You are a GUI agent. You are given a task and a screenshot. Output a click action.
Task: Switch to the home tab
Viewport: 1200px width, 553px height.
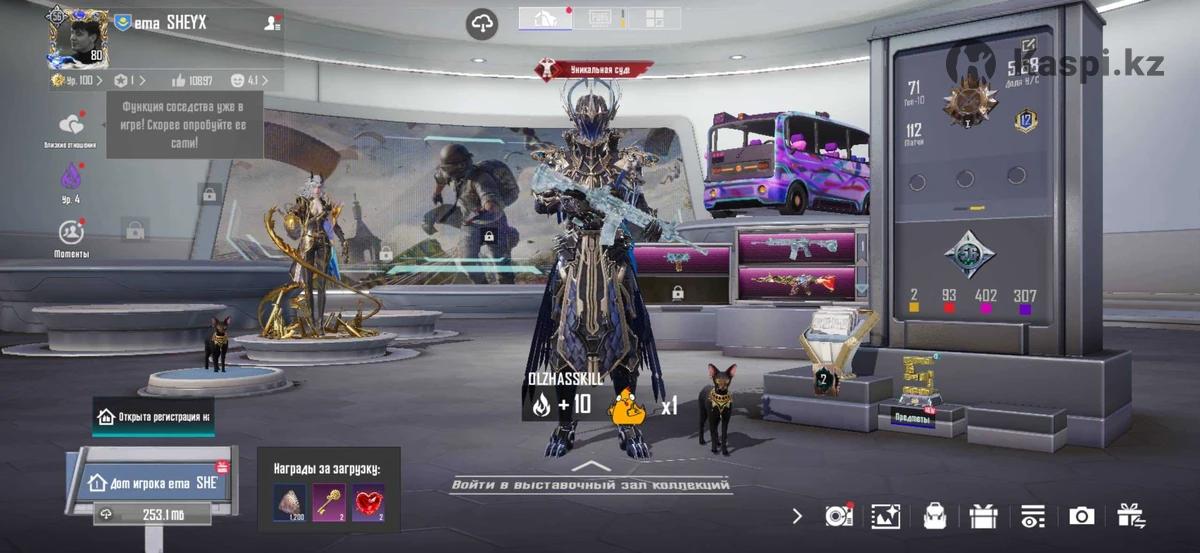coord(547,18)
